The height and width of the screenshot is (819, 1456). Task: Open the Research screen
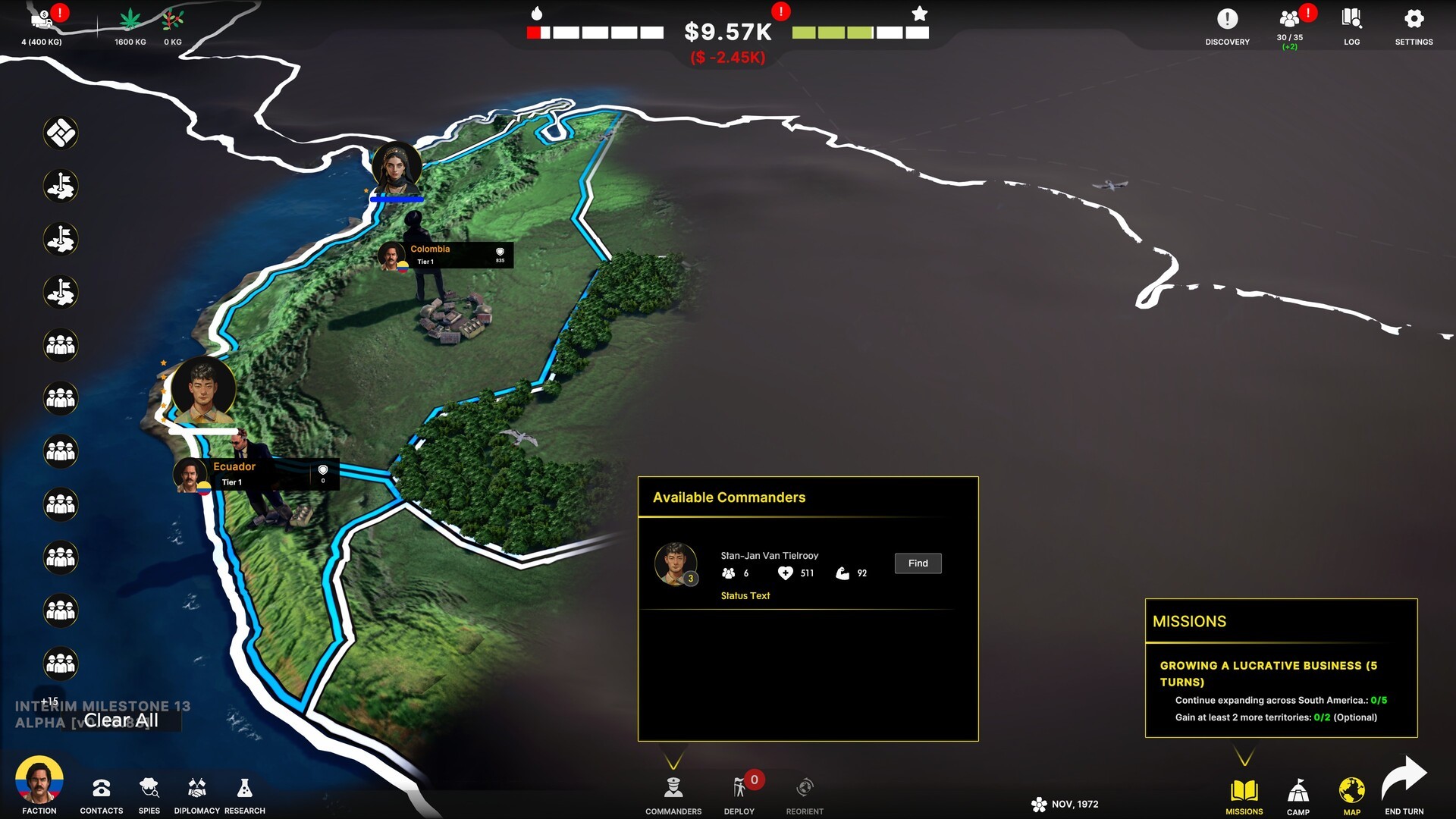(x=244, y=794)
